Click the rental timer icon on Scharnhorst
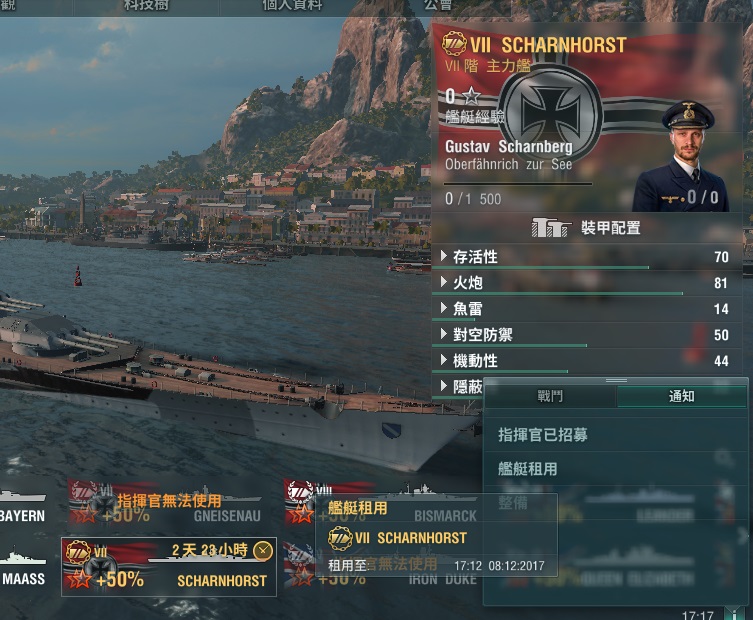Image resolution: width=753 pixels, height=620 pixels. tap(263, 550)
